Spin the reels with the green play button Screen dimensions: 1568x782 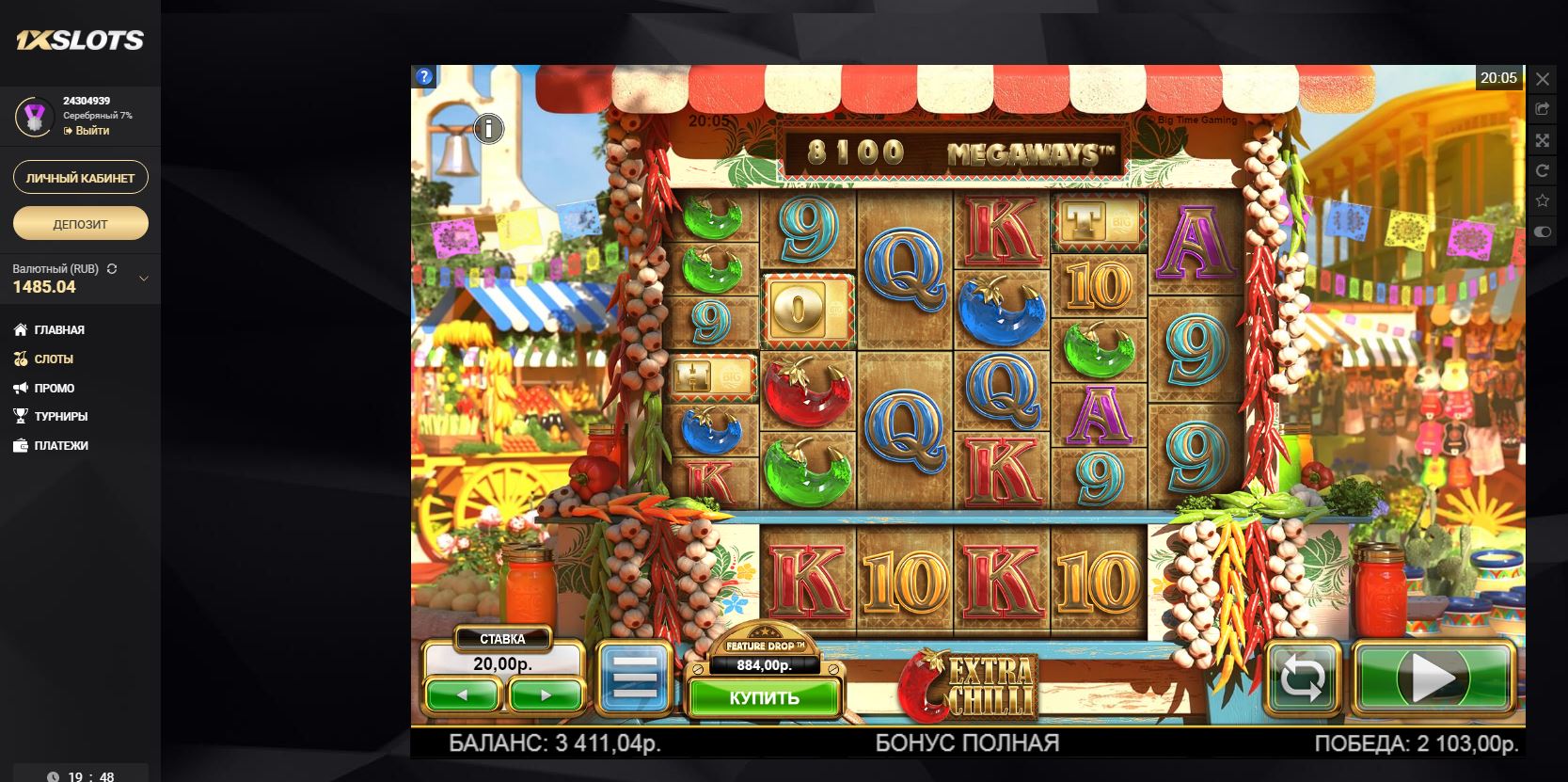1433,678
